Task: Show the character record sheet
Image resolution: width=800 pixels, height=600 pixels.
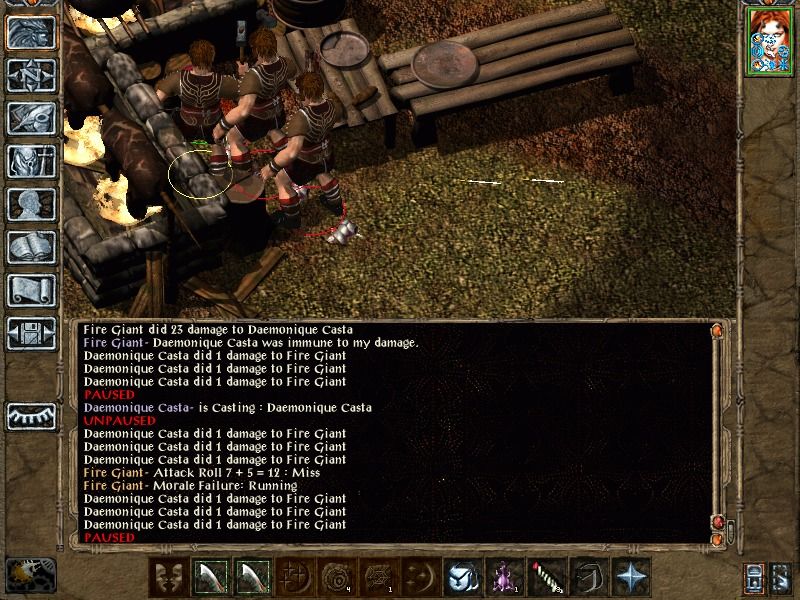Action: coord(31,204)
